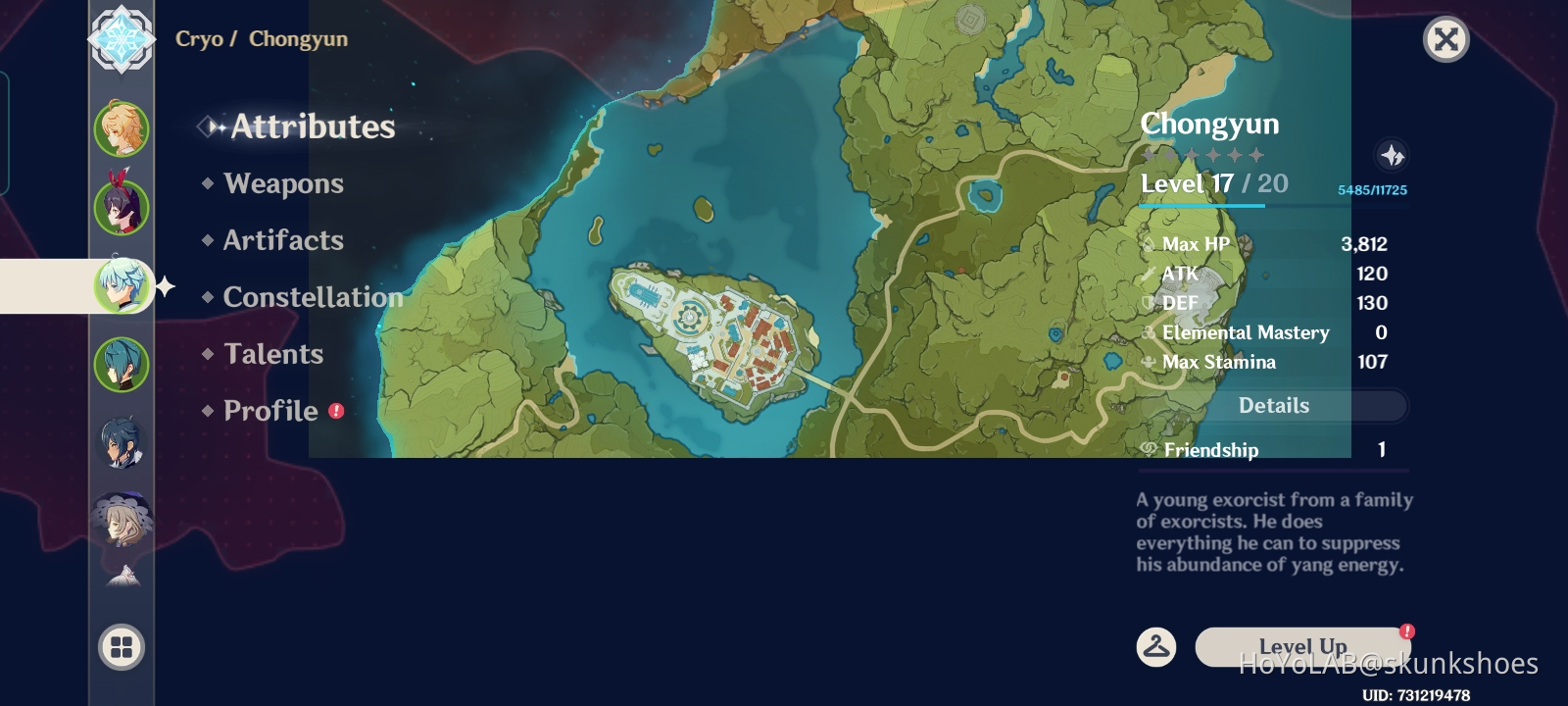This screenshot has width=1568, height=706.
Task: Select Xiao's portrait in the sidebar
Action: click(x=120, y=443)
